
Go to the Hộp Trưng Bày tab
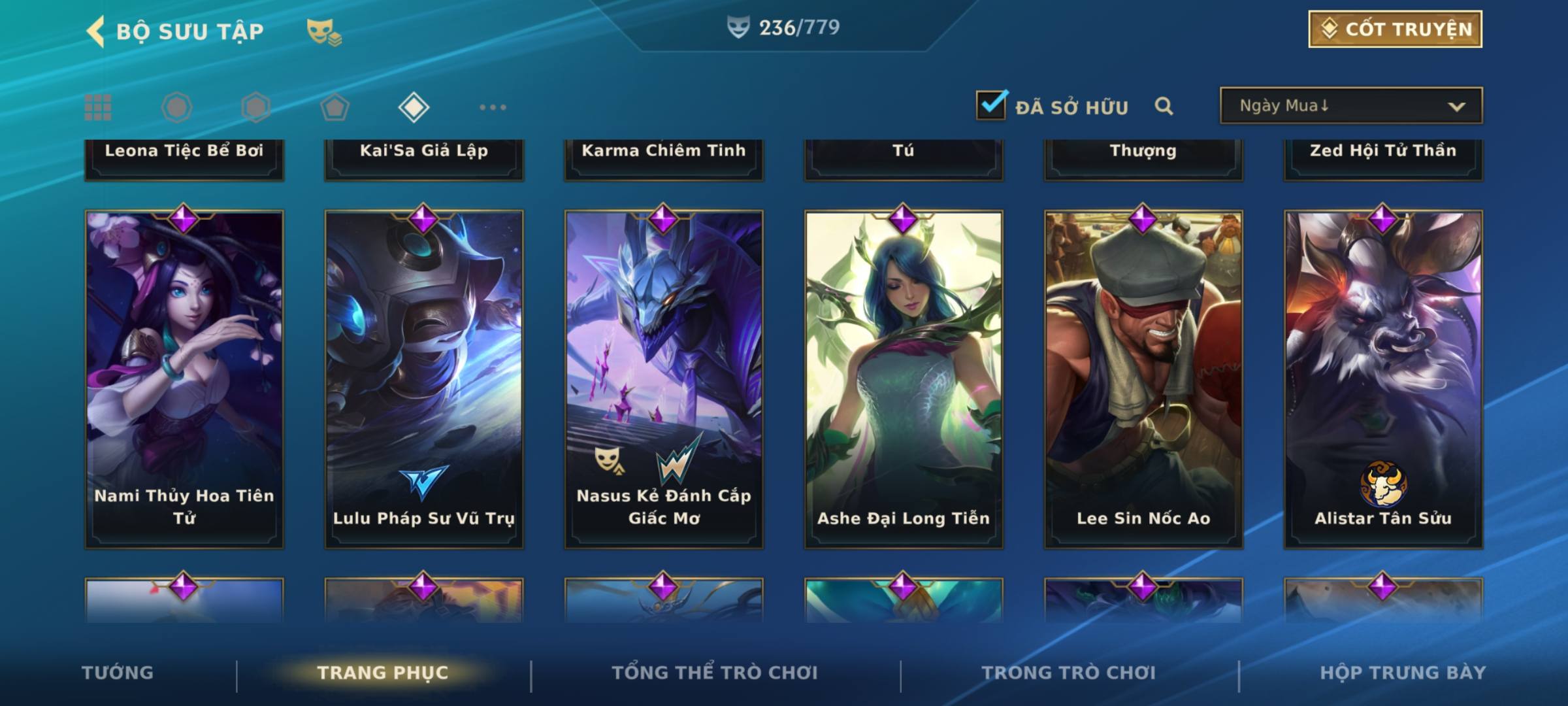[x=1403, y=673]
